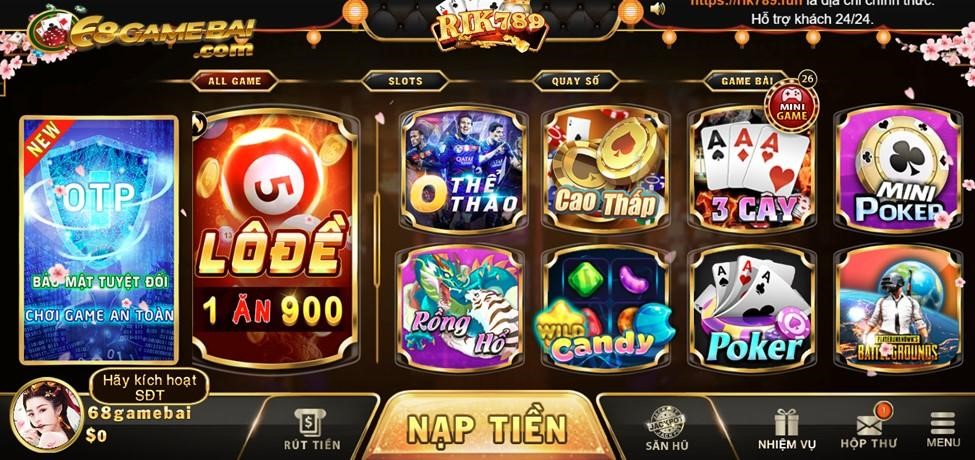
Task: Launch the Thể Thao sports game
Action: click(463, 170)
